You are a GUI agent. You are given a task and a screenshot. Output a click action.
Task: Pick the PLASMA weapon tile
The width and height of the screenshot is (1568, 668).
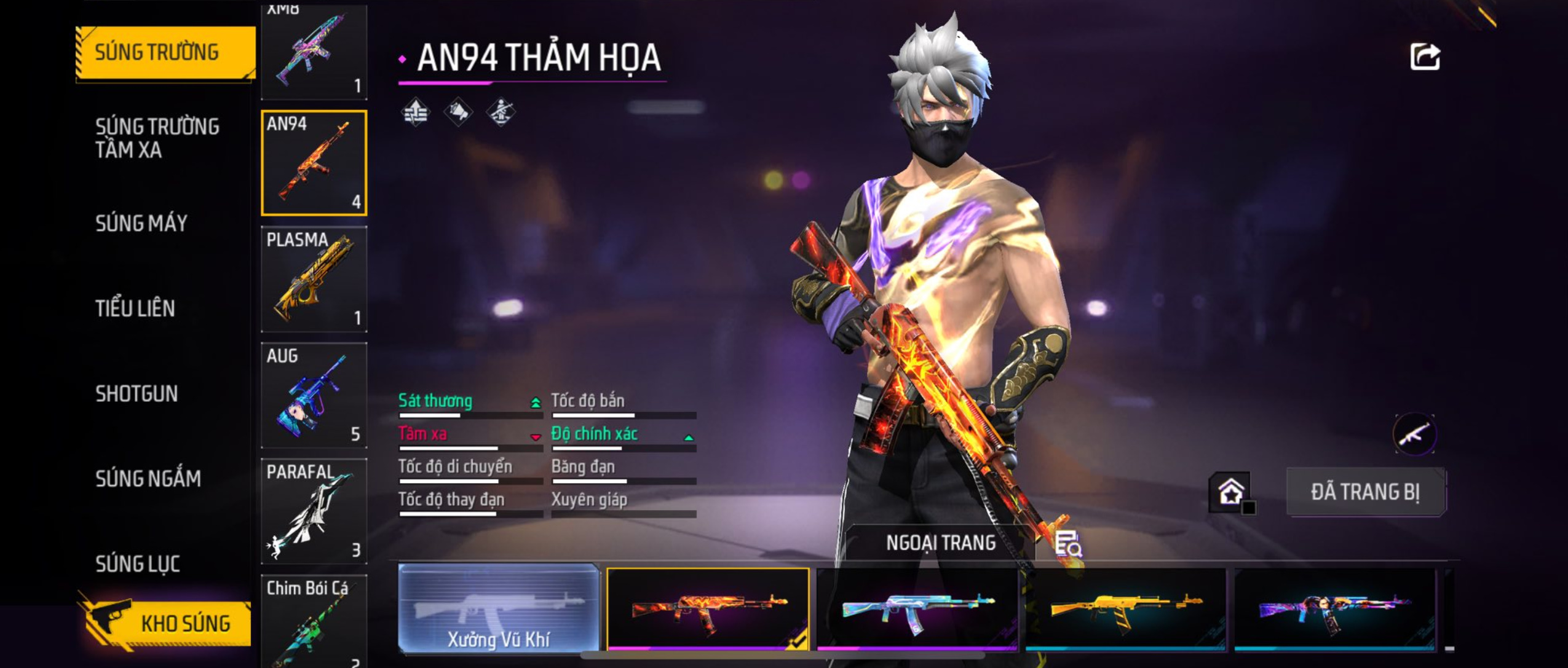click(314, 279)
